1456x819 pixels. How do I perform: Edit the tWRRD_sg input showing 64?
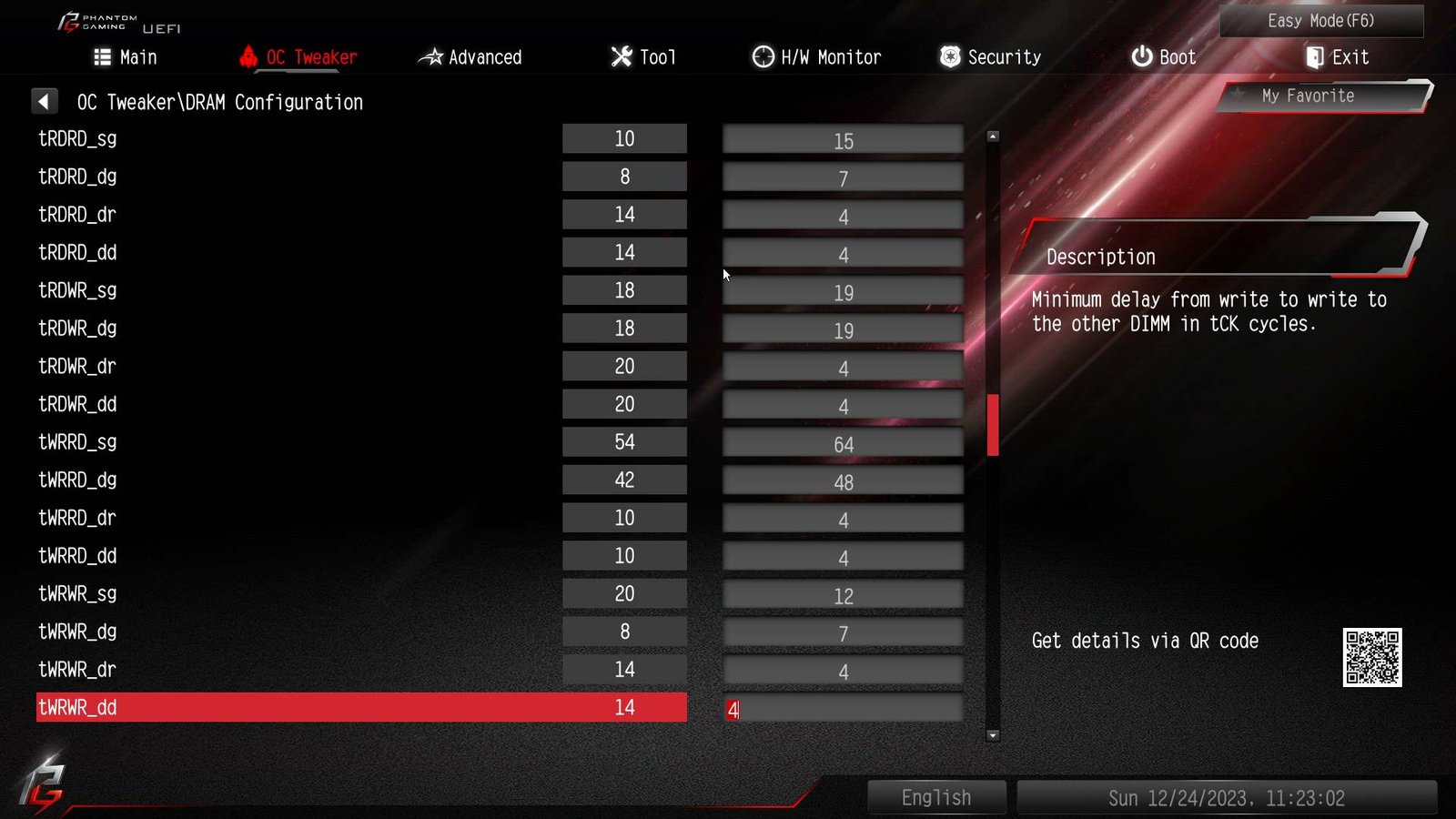(843, 444)
